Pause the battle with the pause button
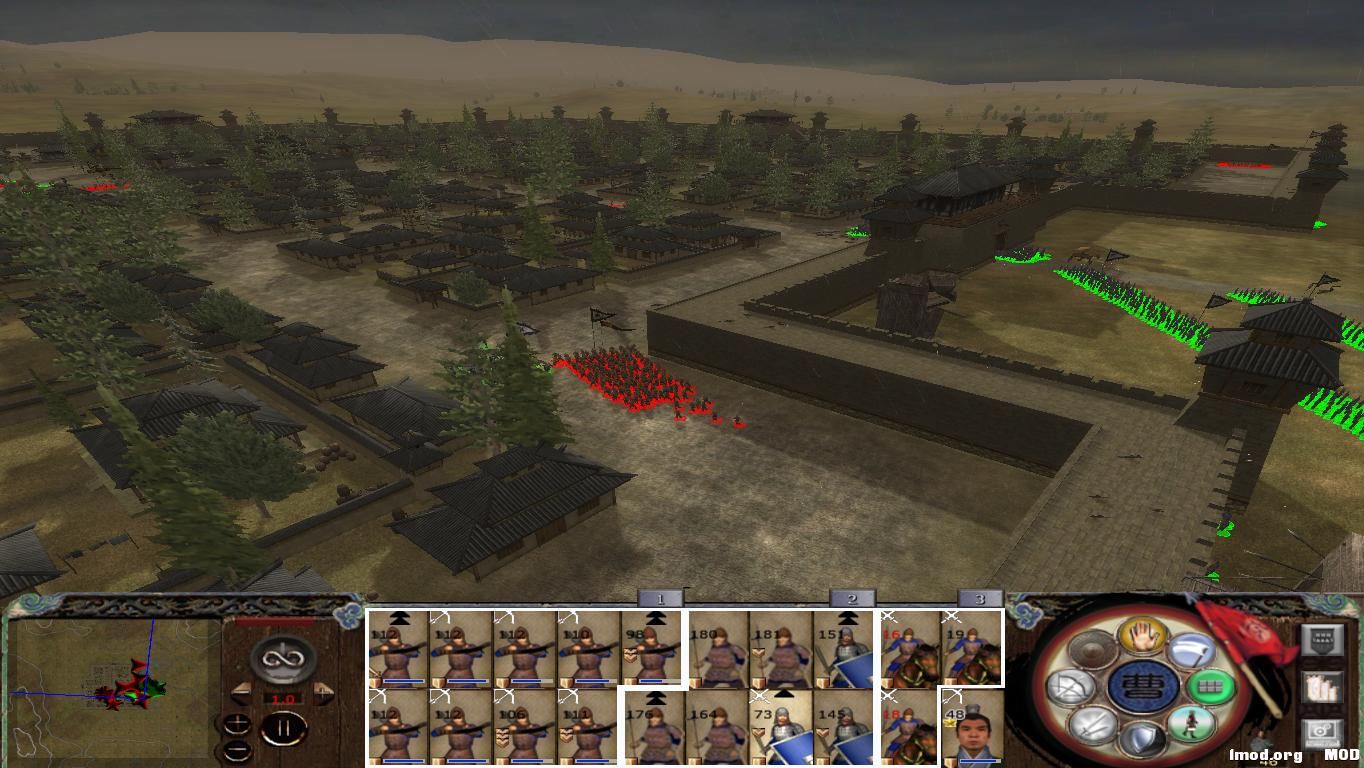The image size is (1364, 768). point(282,728)
